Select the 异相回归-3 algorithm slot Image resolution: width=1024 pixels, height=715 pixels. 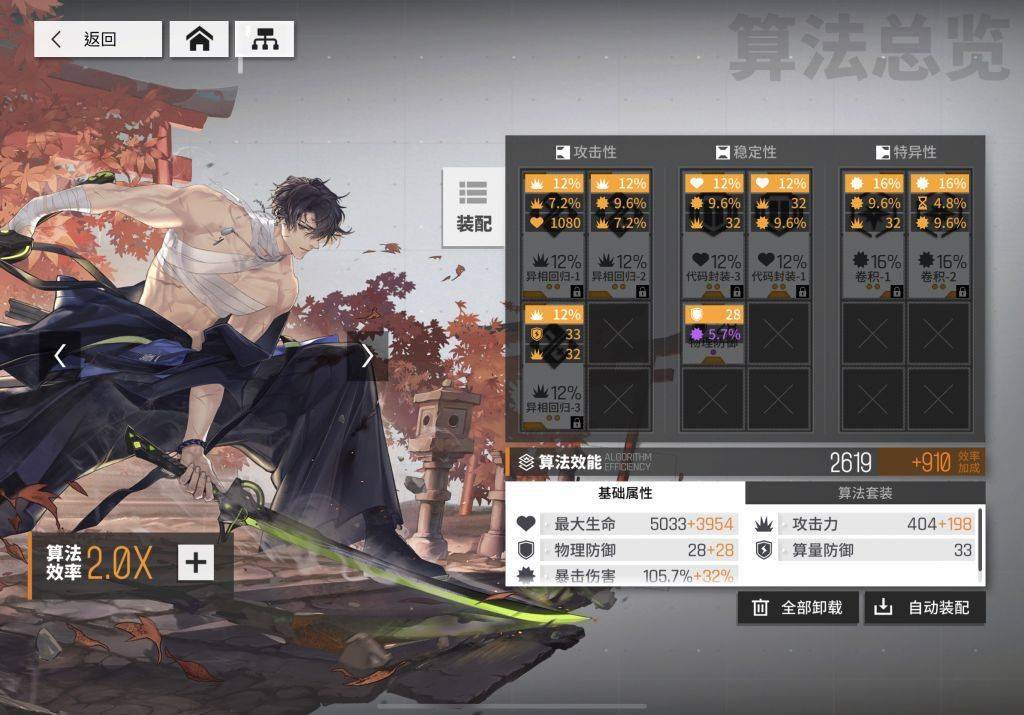click(554, 366)
